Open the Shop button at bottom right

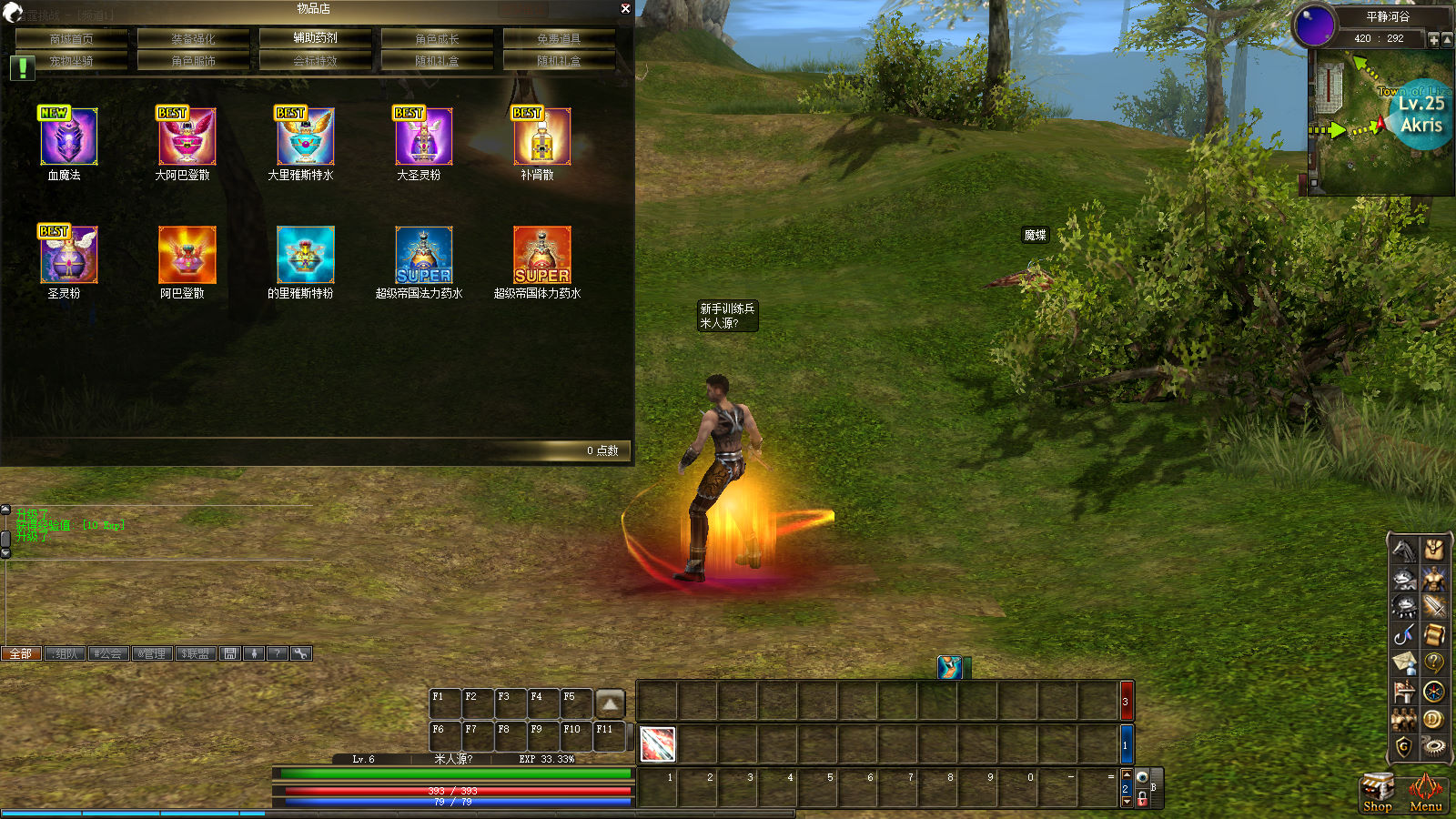(x=1377, y=792)
